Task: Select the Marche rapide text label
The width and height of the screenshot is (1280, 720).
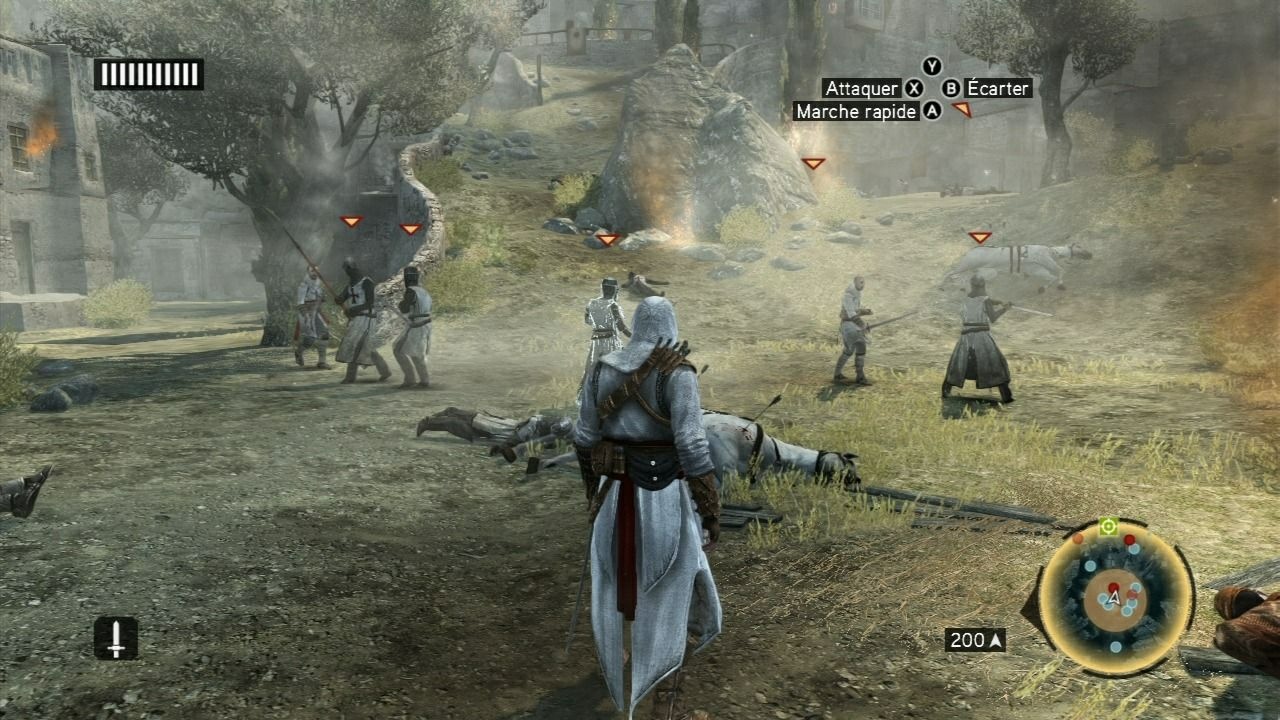Action: (x=854, y=111)
